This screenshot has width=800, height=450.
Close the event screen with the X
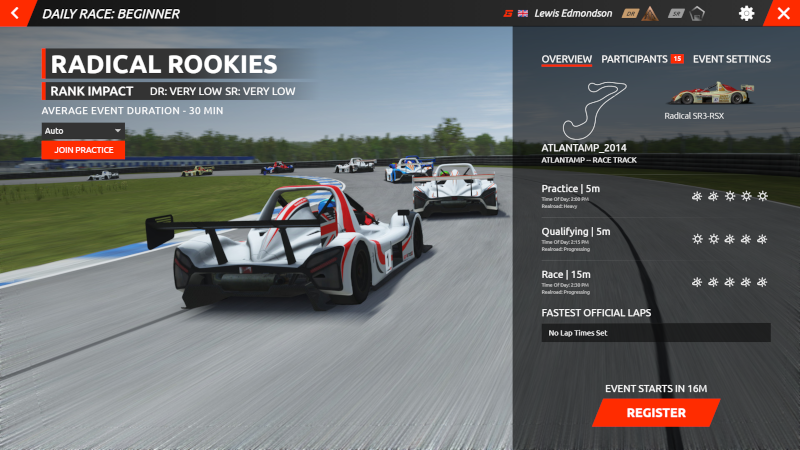click(x=783, y=14)
